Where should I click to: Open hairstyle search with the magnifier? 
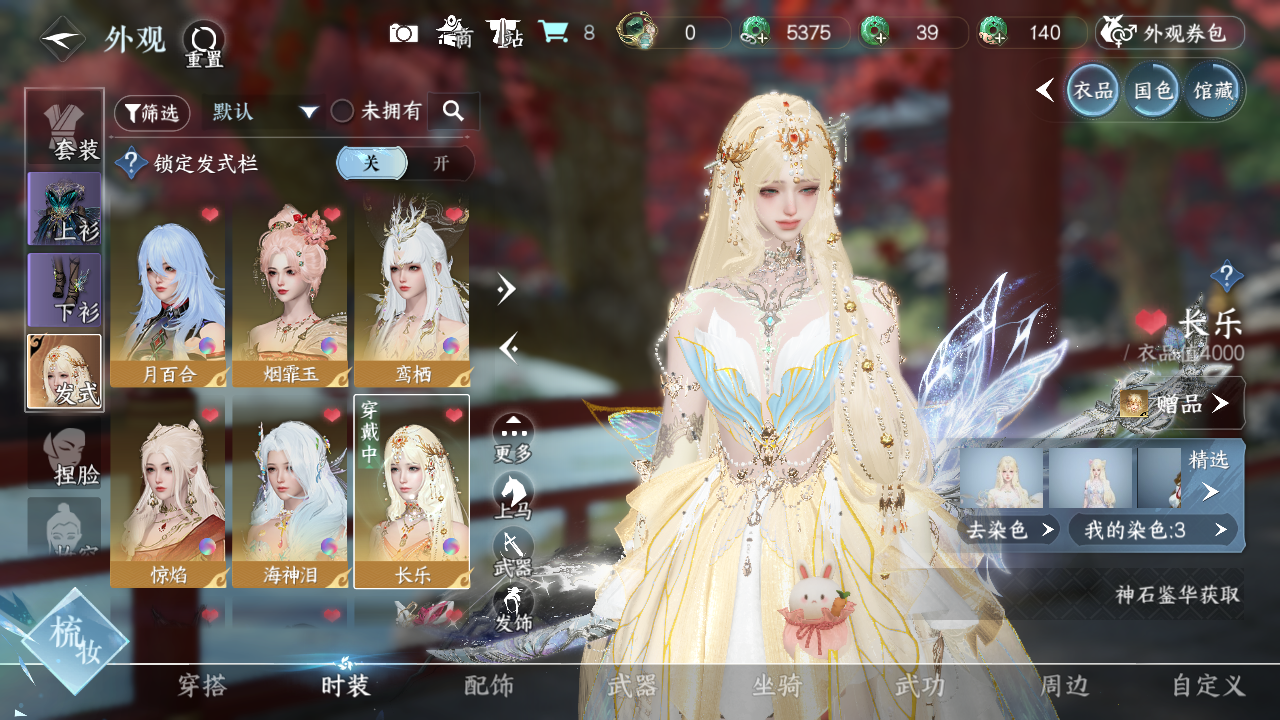pos(453,112)
